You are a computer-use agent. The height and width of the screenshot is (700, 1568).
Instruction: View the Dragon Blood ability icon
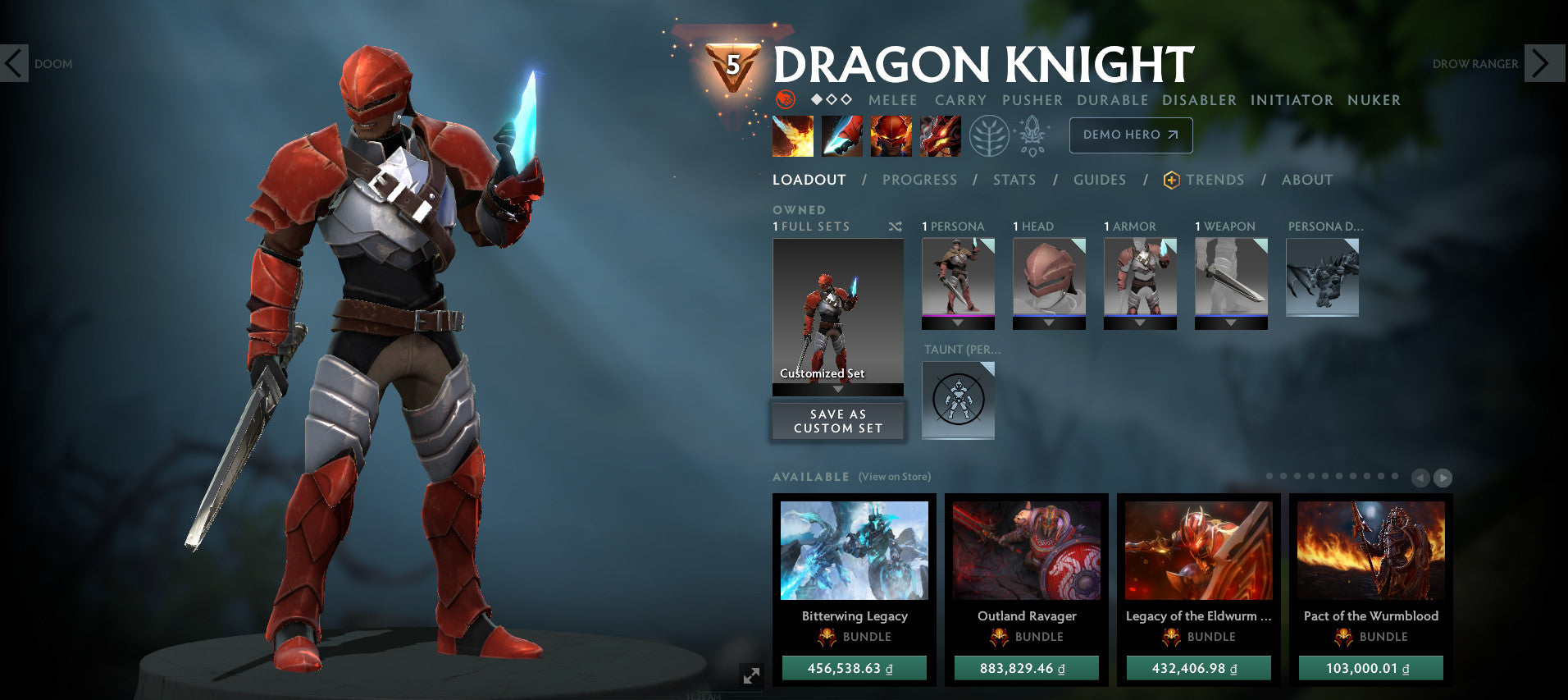pyautogui.click(x=891, y=135)
